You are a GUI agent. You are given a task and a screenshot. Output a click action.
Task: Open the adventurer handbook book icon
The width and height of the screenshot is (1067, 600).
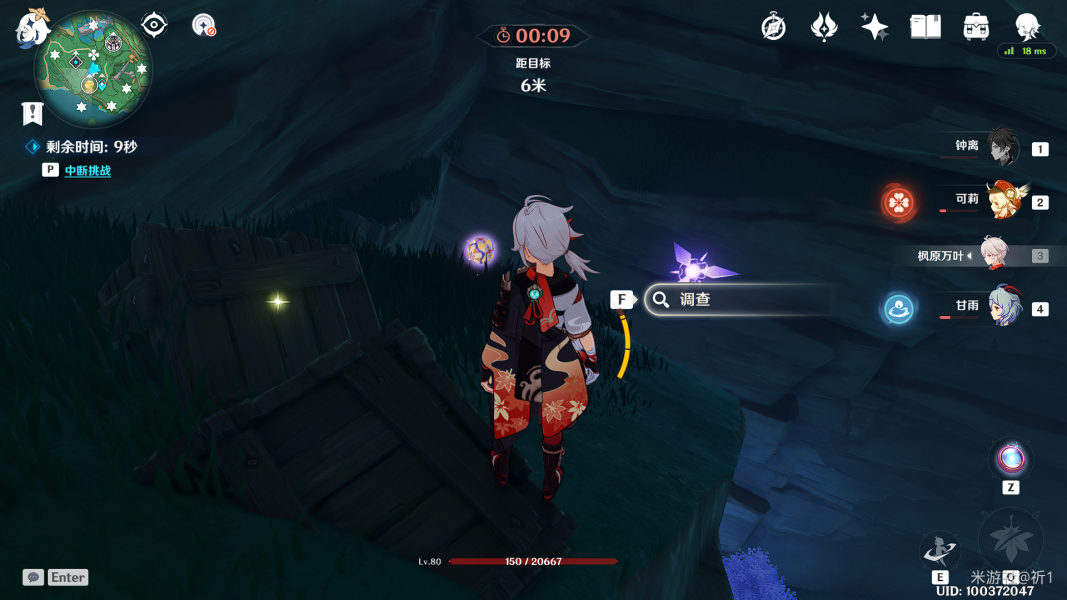click(x=925, y=27)
